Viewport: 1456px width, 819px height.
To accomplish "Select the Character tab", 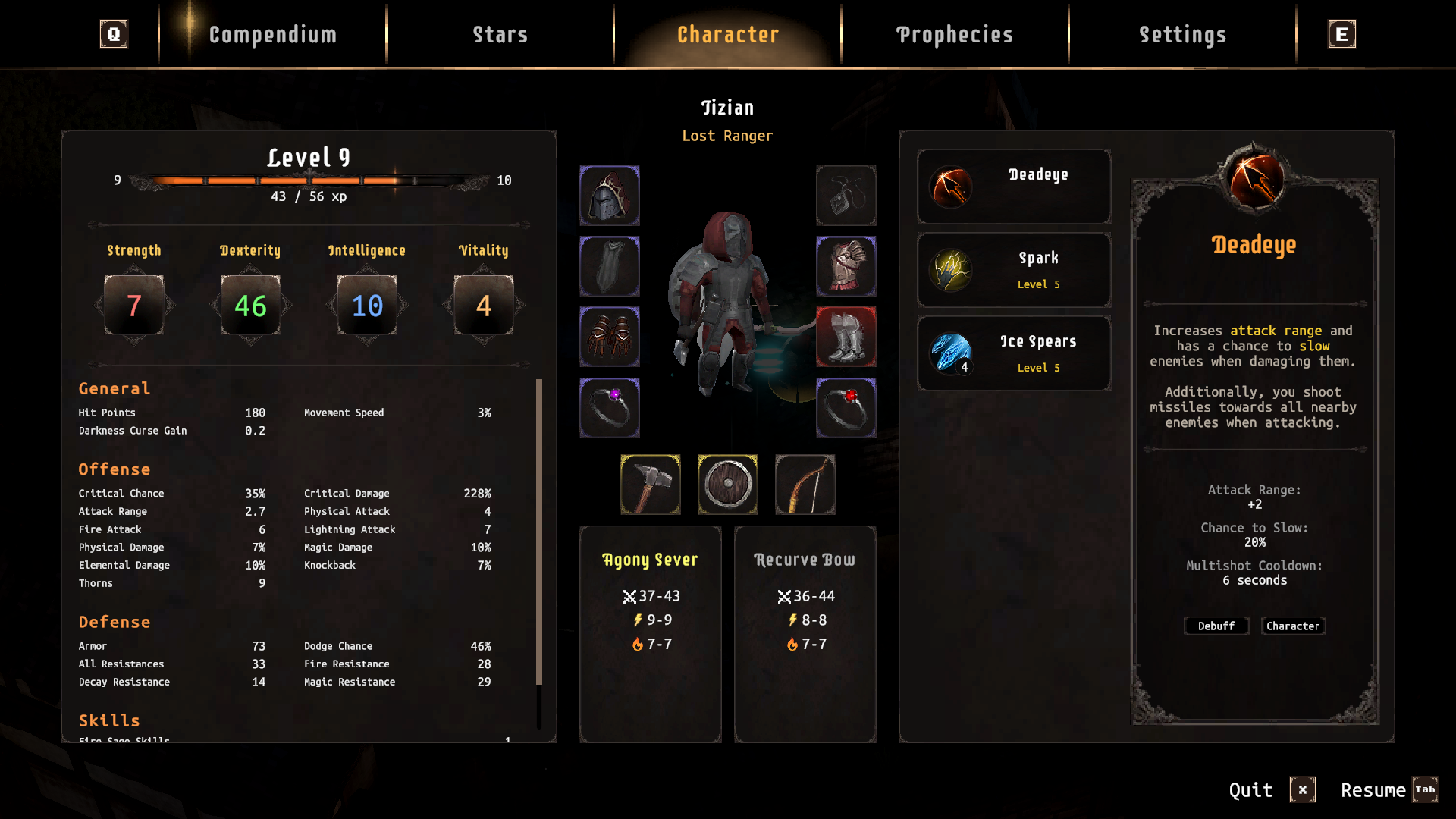I will click(x=727, y=35).
